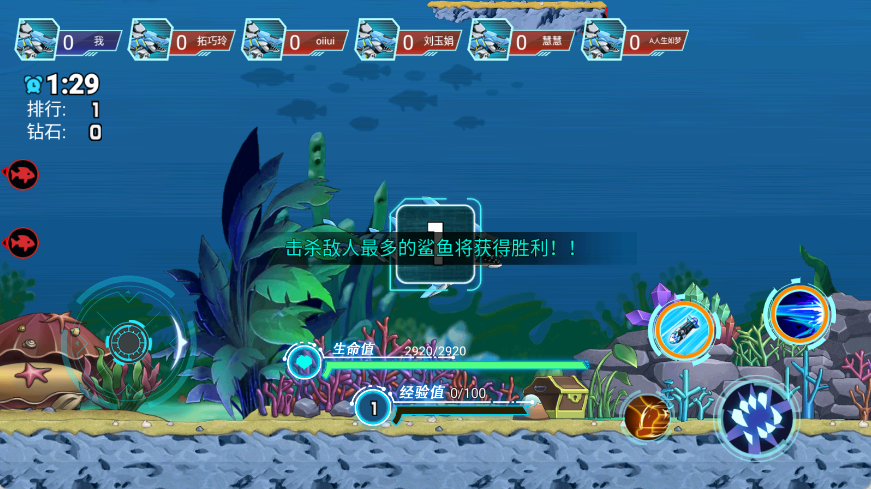This screenshot has height=489, width=871.
Task: Select my own player panel labeled 我
Action: click(68, 41)
